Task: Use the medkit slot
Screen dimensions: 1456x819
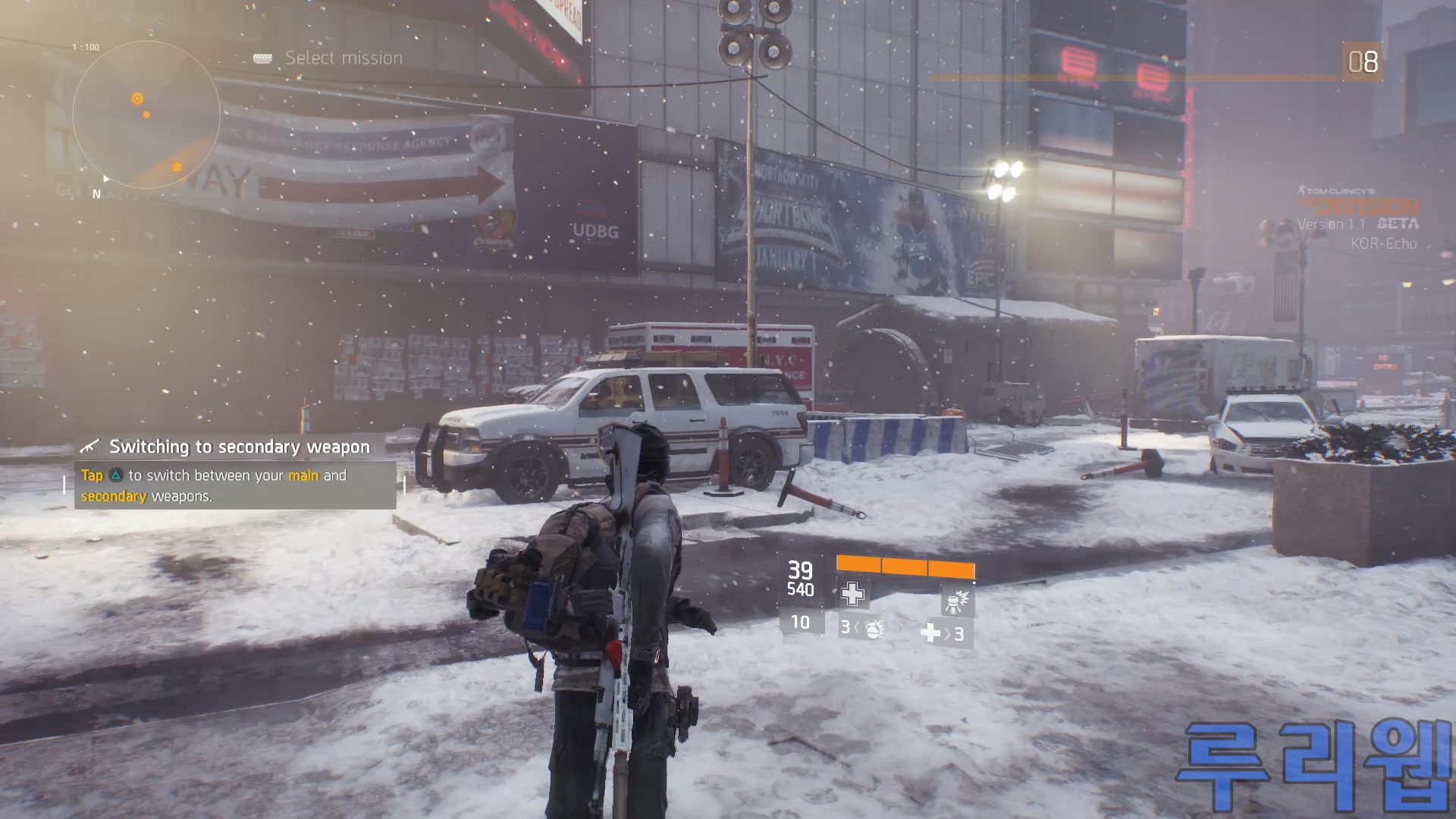Action: coord(943,633)
